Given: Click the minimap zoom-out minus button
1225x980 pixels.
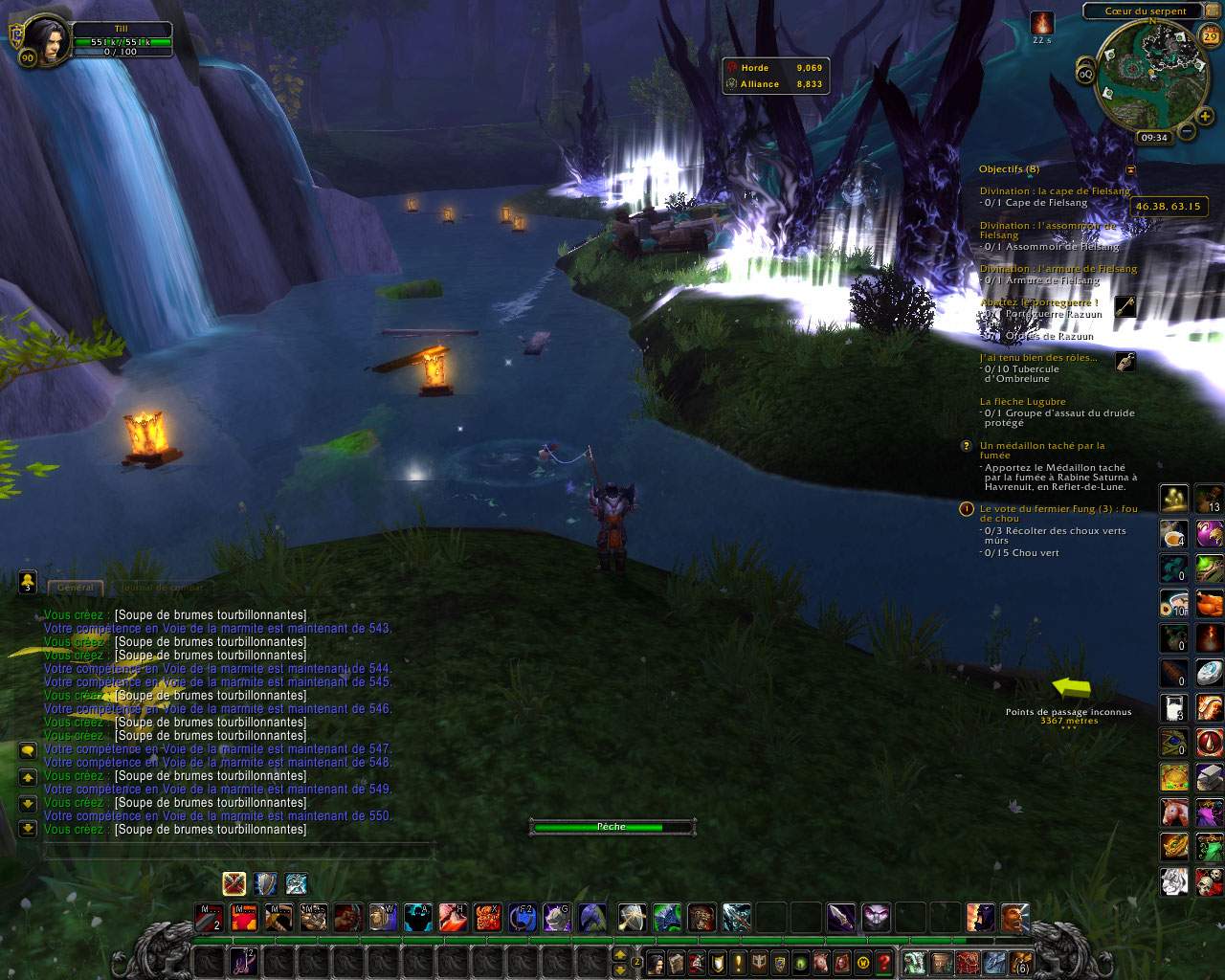Looking at the screenshot, I should pos(1187,131).
